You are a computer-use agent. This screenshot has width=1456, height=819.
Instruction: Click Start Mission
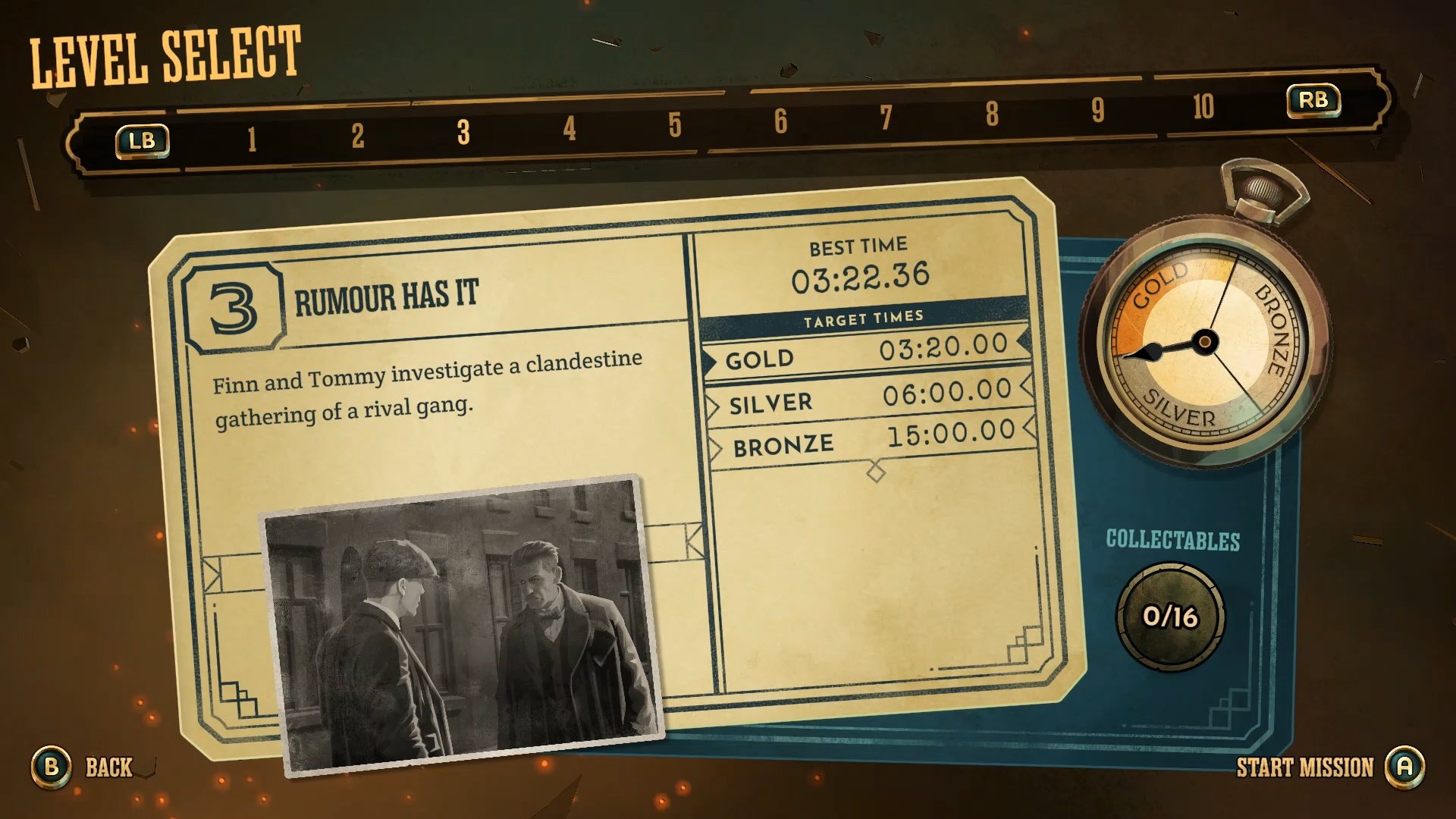pyautogui.click(x=1305, y=768)
